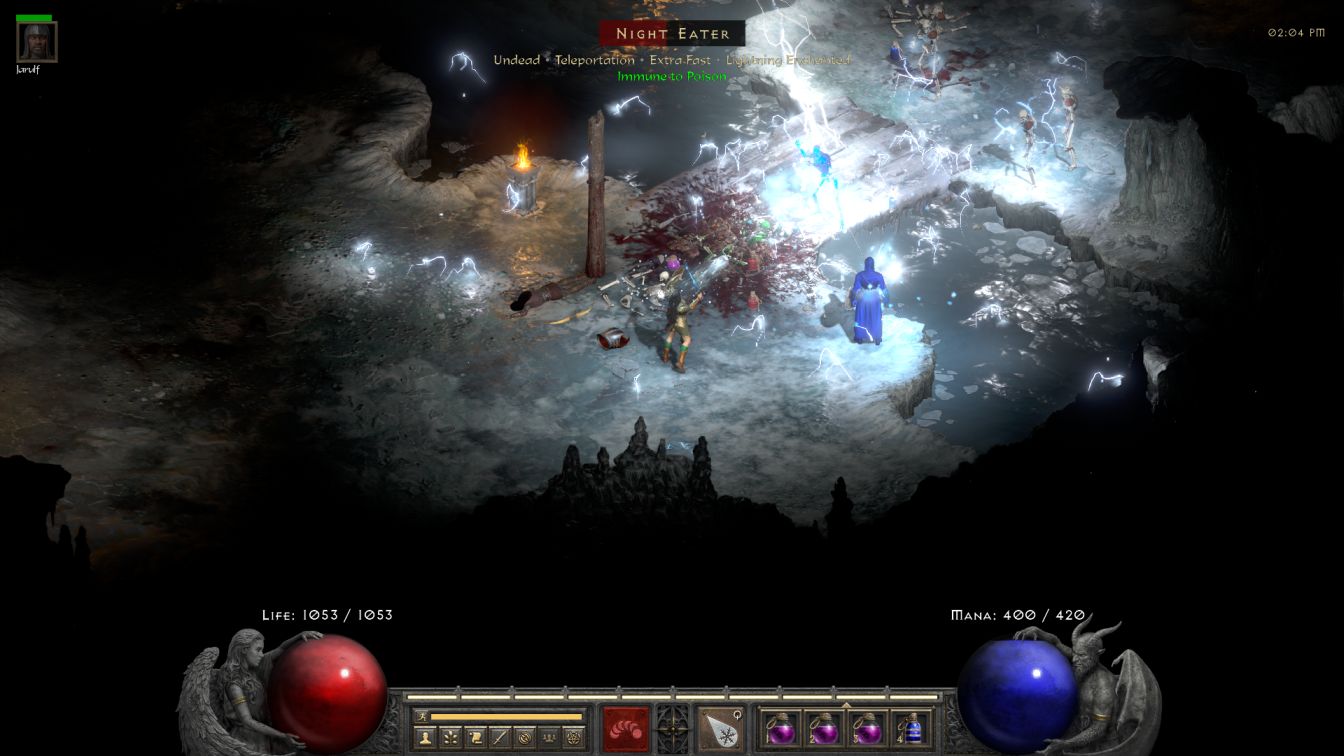Select the snowflake arrow right-click skill
This screenshot has height=756, width=1344.
tap(720, 727)
